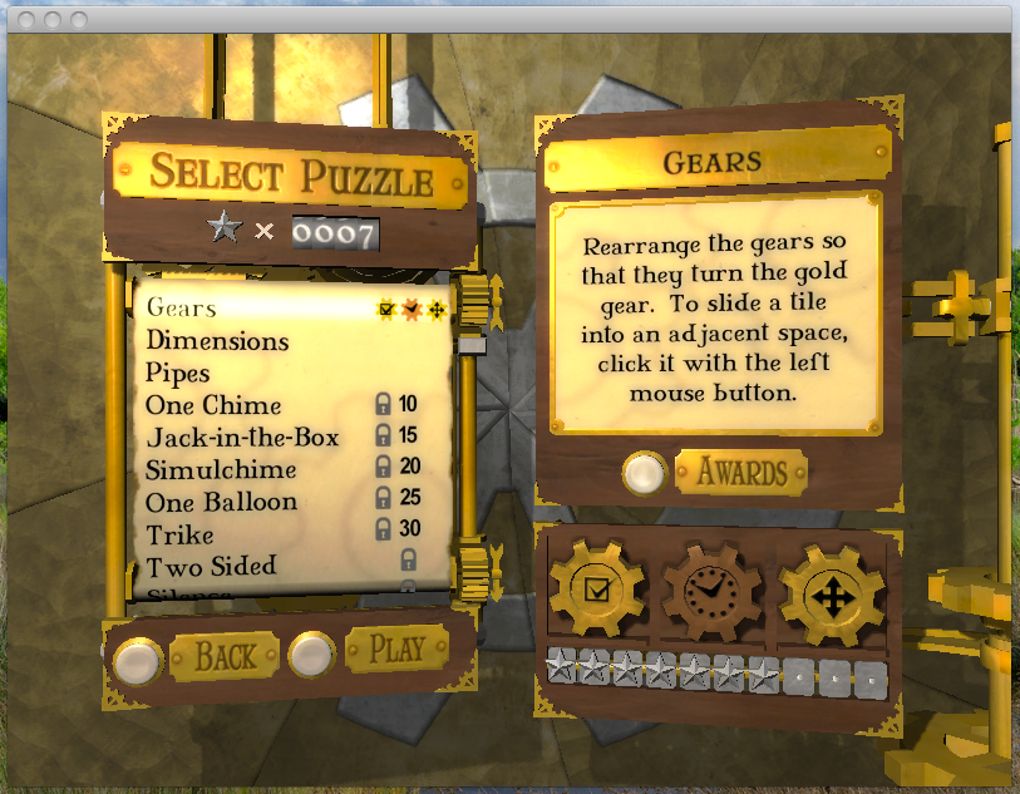Pick the Pipes puzzle entry
Image resolution: width=1020 pixels, height=794 pixels.
click(178, 373)
